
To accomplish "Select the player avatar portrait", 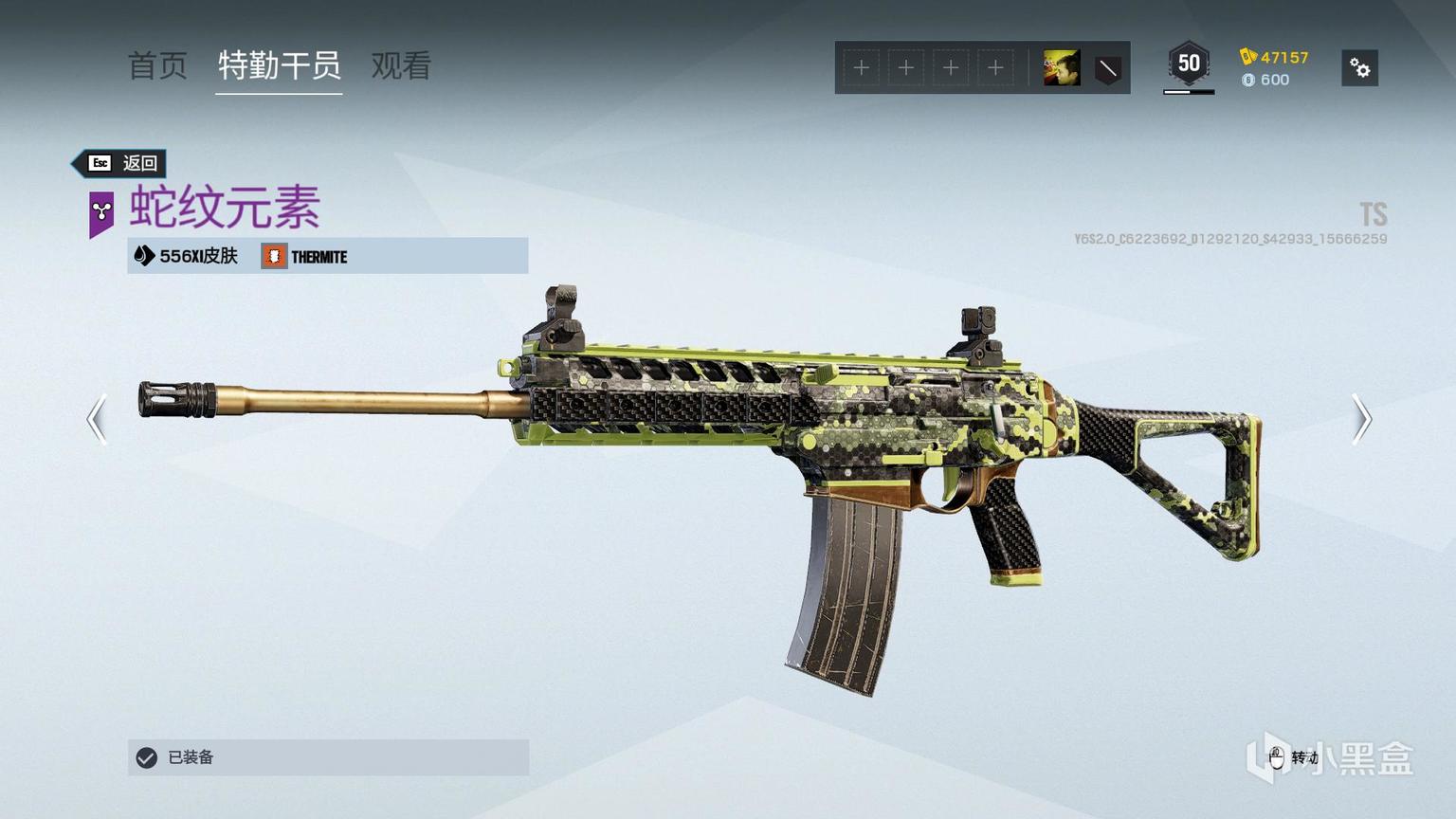I will click(x=1061, y=68).
